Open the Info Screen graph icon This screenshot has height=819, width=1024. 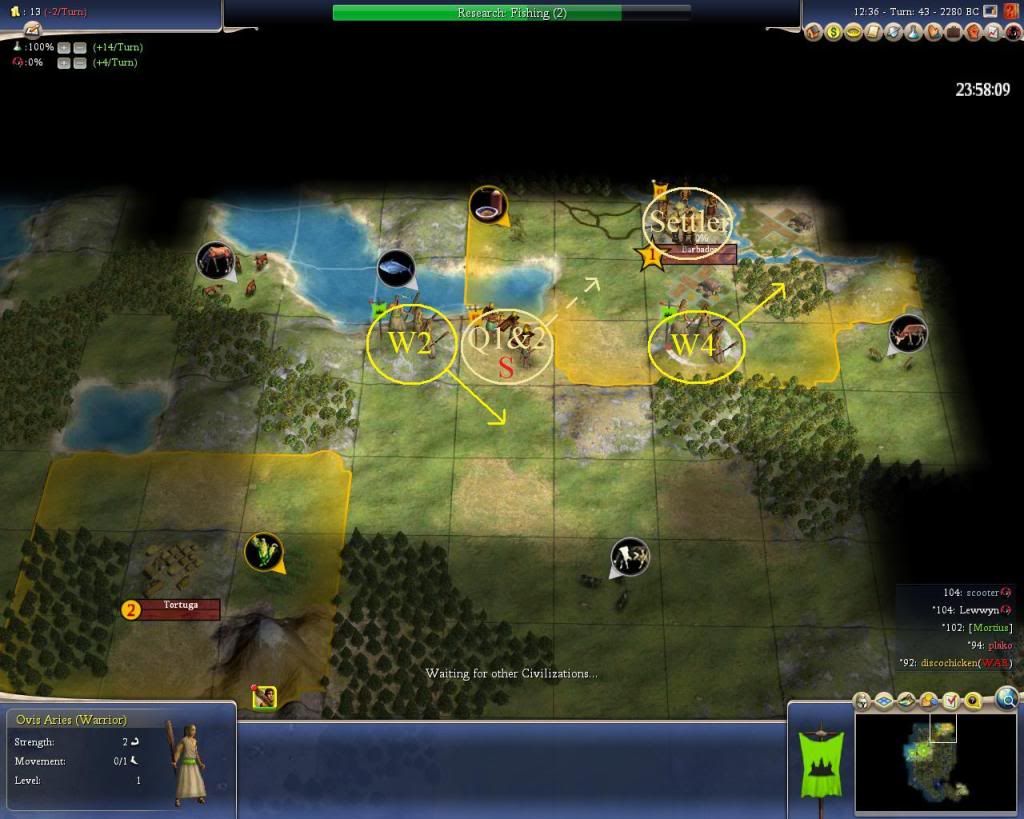click(992, 33)
